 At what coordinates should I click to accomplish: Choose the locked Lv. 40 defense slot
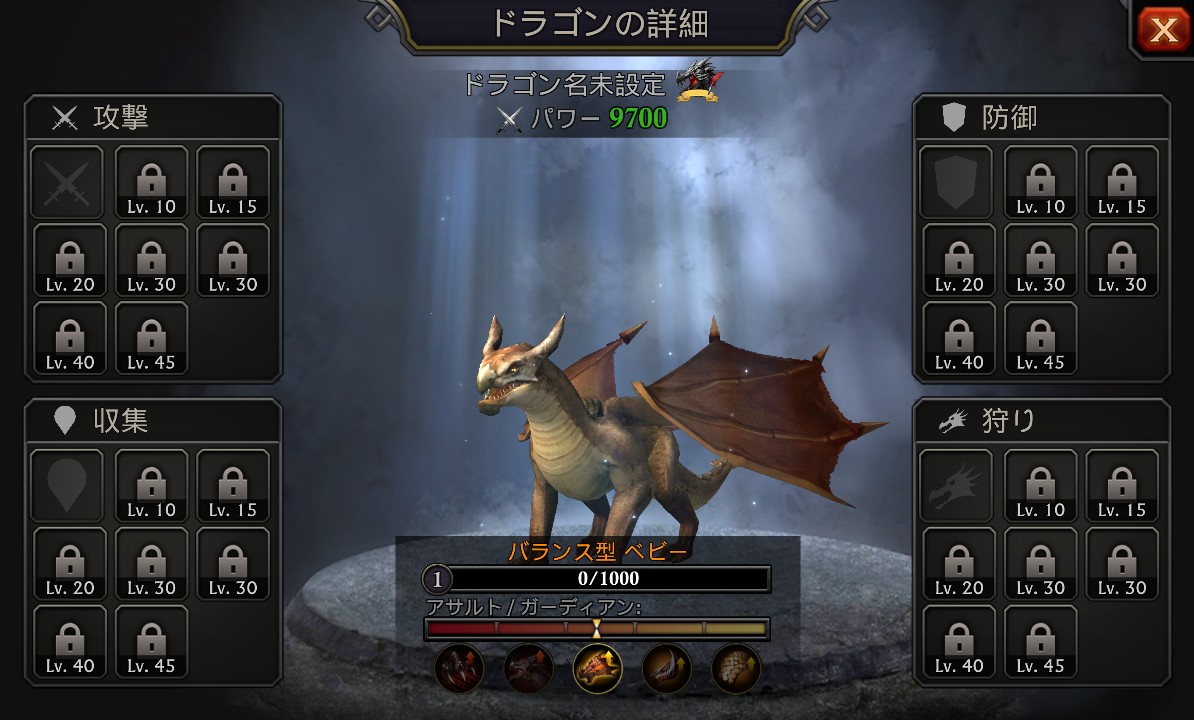tap(958, 338)
